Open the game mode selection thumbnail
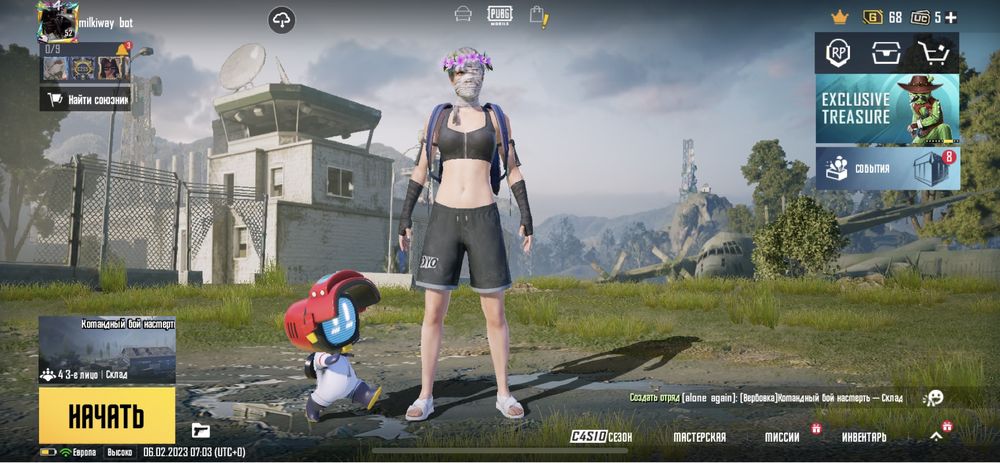 (x=107, y=351)
